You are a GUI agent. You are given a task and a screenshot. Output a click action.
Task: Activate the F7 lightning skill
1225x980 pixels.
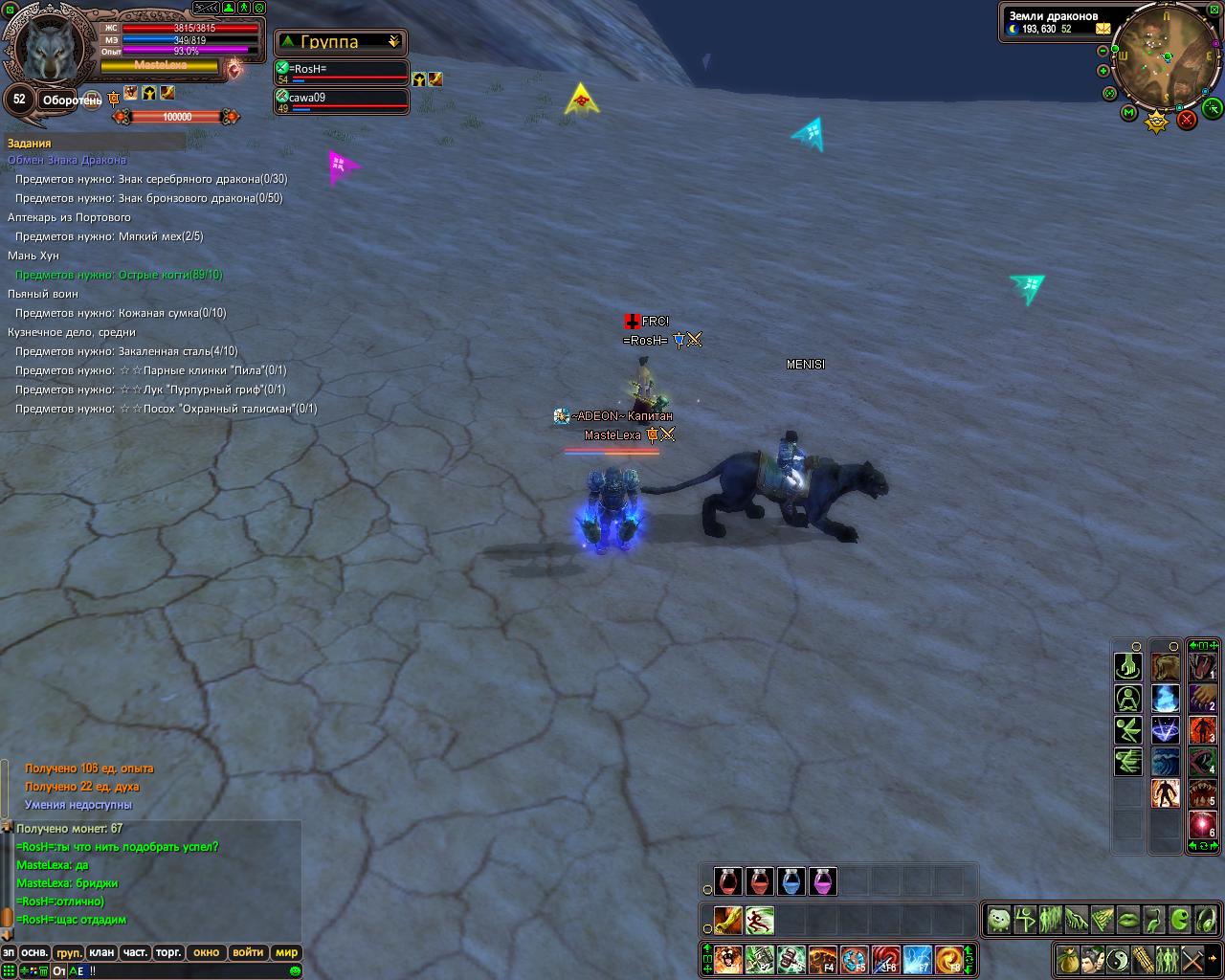(x=918, y=958)
